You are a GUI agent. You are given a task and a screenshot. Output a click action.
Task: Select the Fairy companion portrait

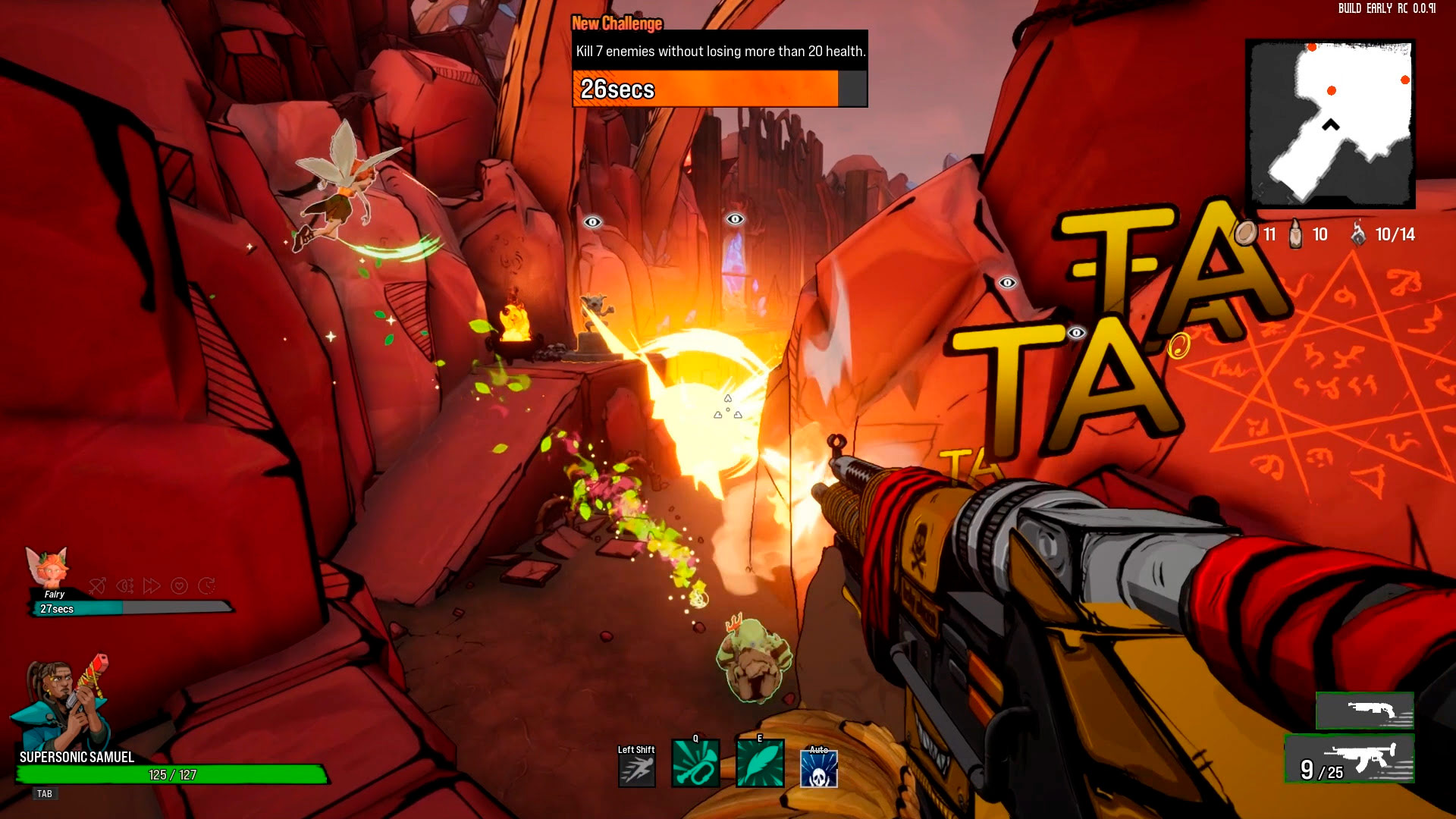pos(49,566)
